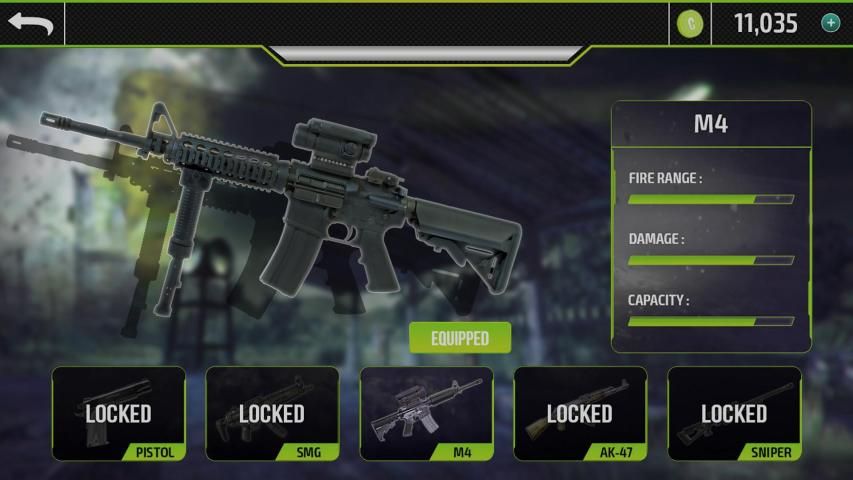Choose the locked Sniper weapon tile
This screenshot has width=853, height=480.
[x=734, y=413]
